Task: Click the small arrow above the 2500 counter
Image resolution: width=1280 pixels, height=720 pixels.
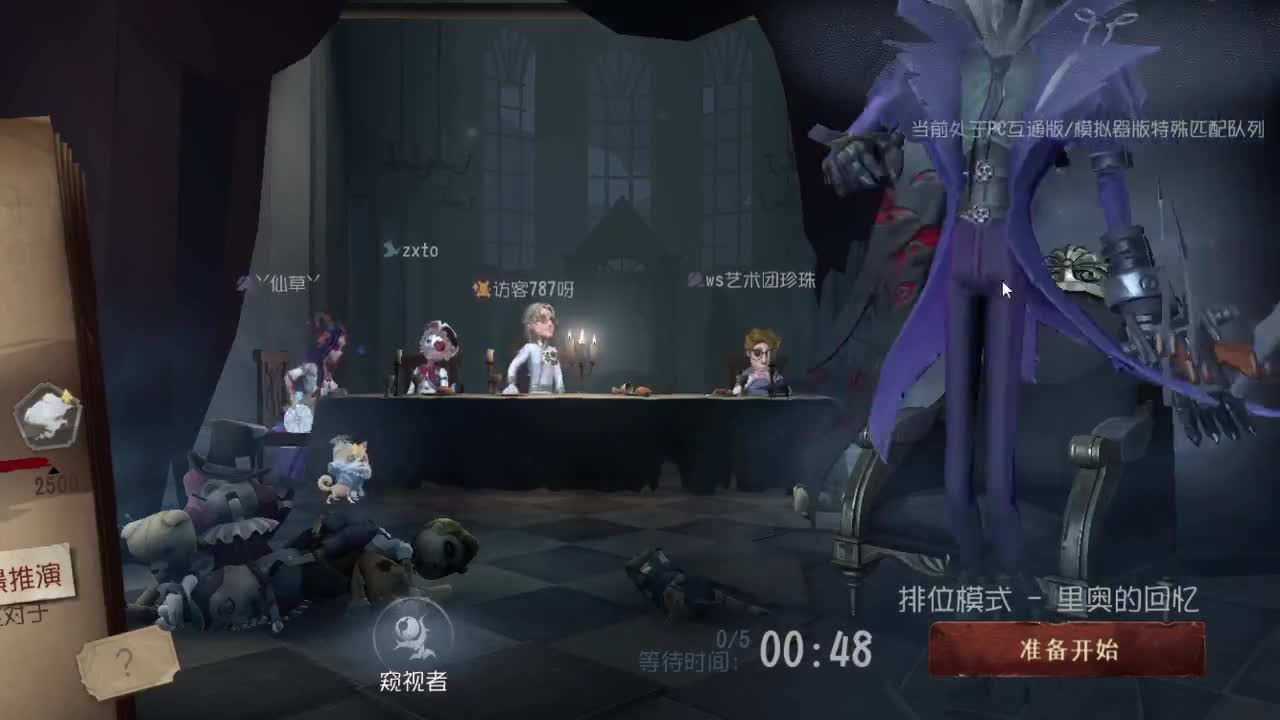Action: 55,468
